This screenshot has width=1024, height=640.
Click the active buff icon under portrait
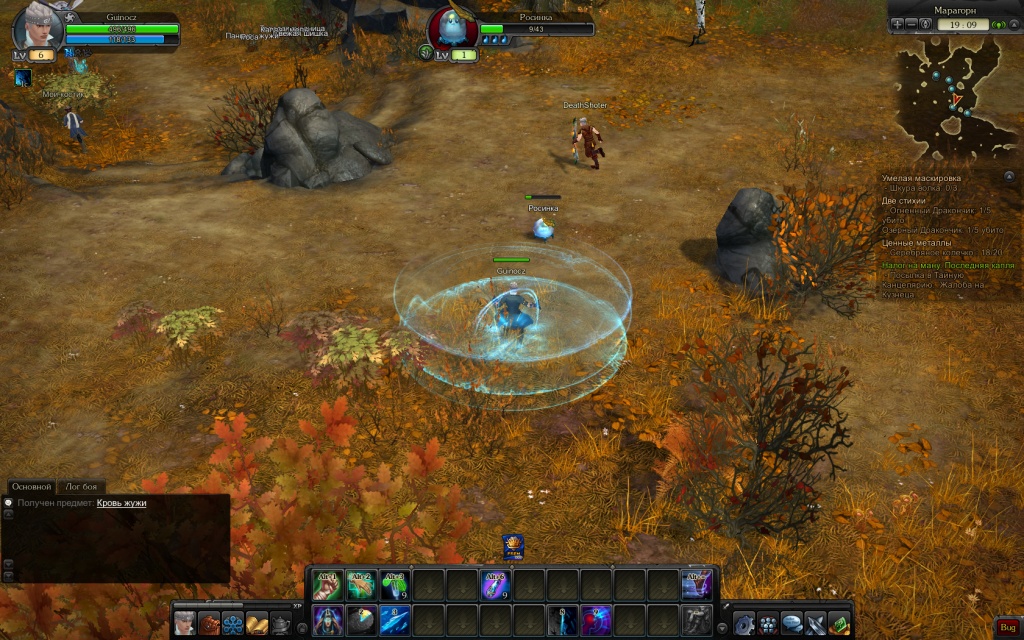[x=23, y=77]
